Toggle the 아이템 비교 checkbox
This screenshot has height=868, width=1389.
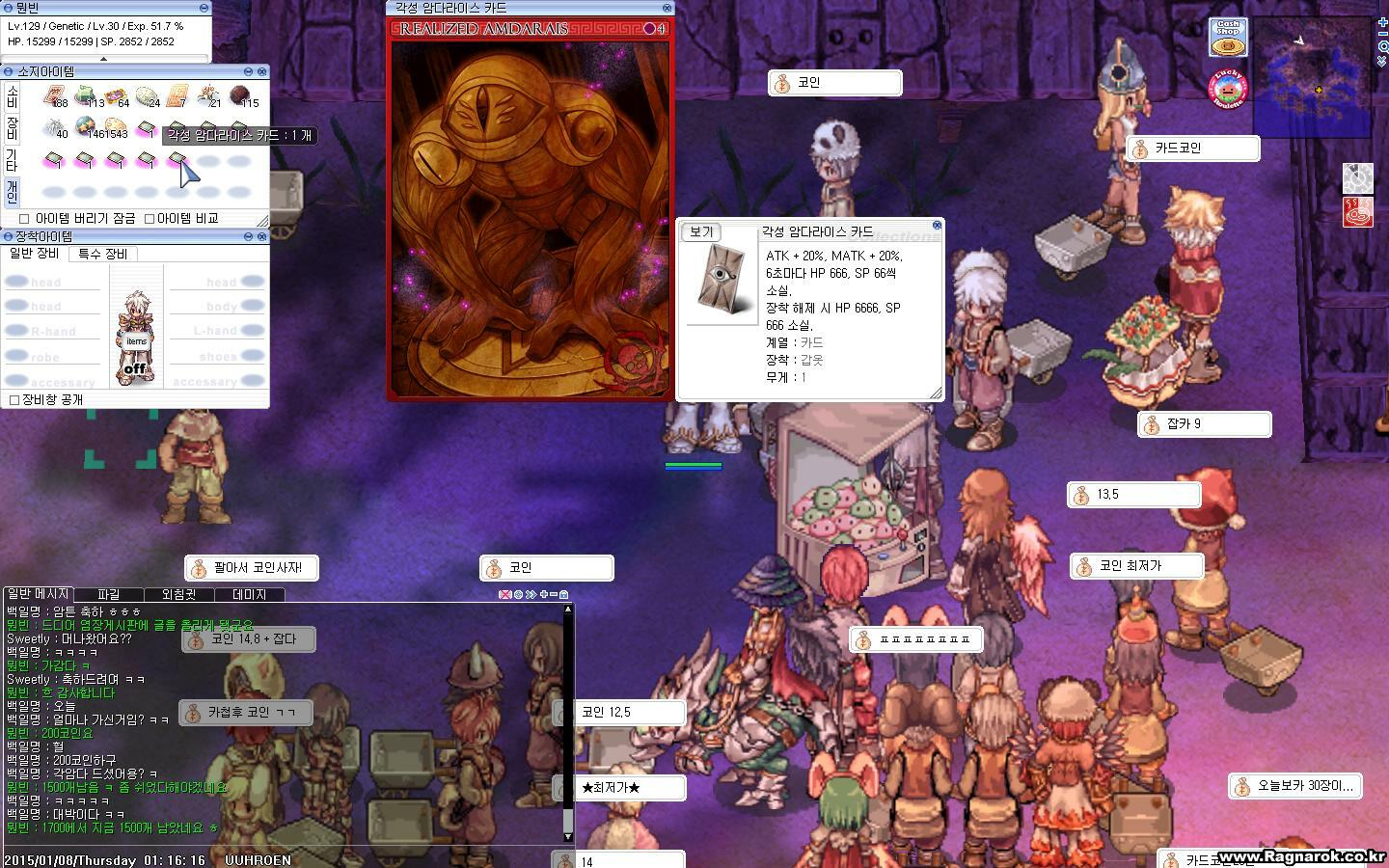[x=150, y=219]
